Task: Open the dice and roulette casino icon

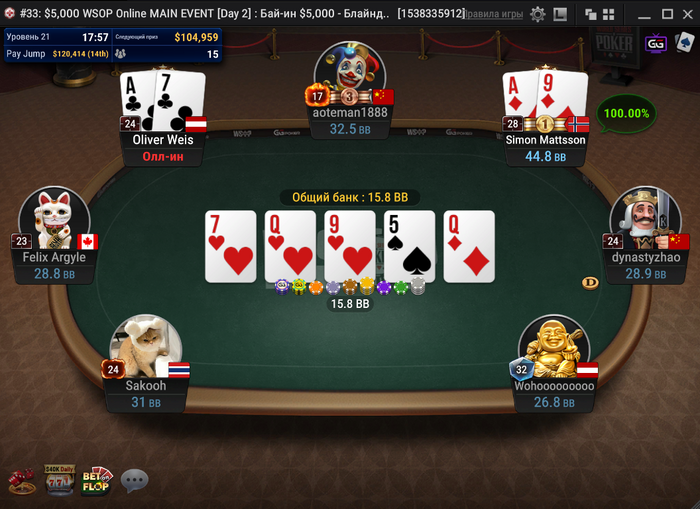Action: point(21,482)
